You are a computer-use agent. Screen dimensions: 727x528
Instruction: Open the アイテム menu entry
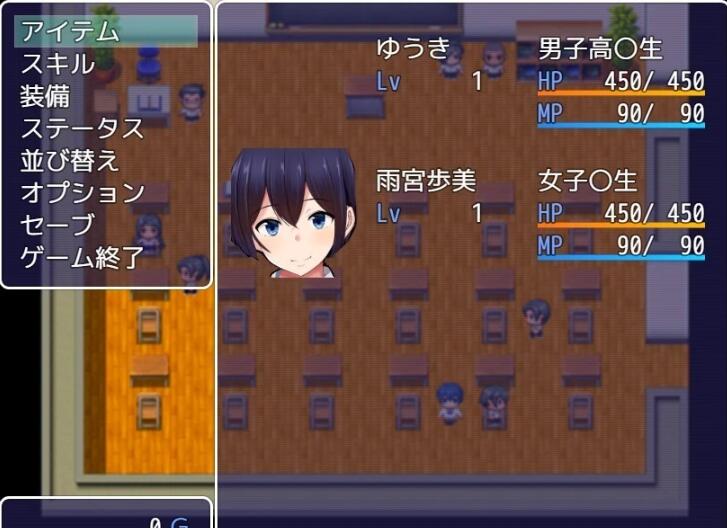[70, 31]
